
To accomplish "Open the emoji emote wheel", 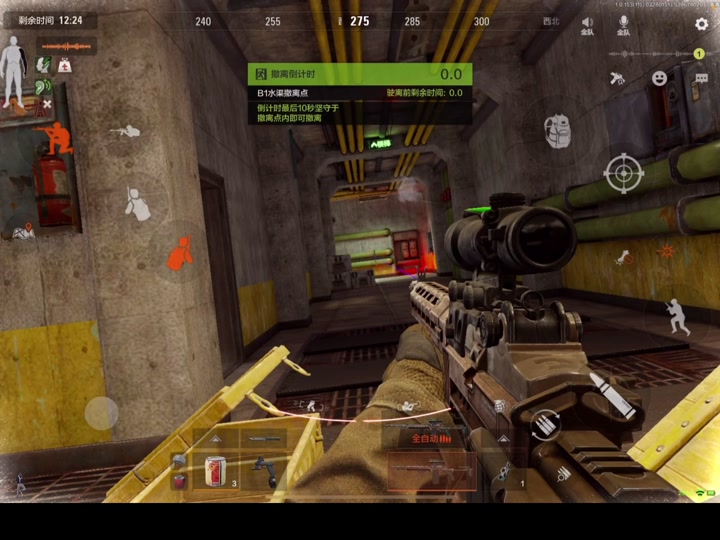I will coord(659,78).
